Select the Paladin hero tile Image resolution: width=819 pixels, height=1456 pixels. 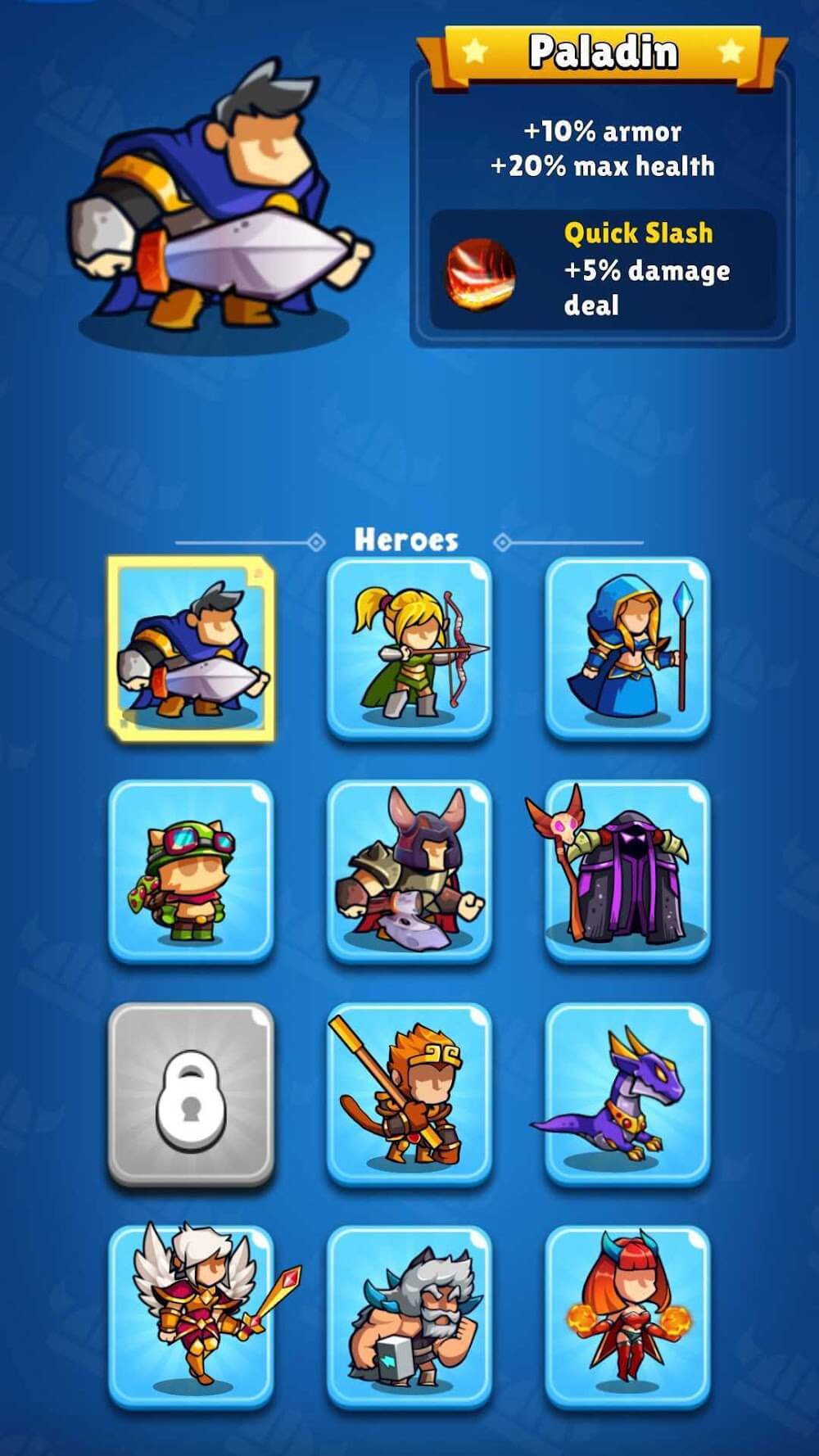click(x=191, y=648)
